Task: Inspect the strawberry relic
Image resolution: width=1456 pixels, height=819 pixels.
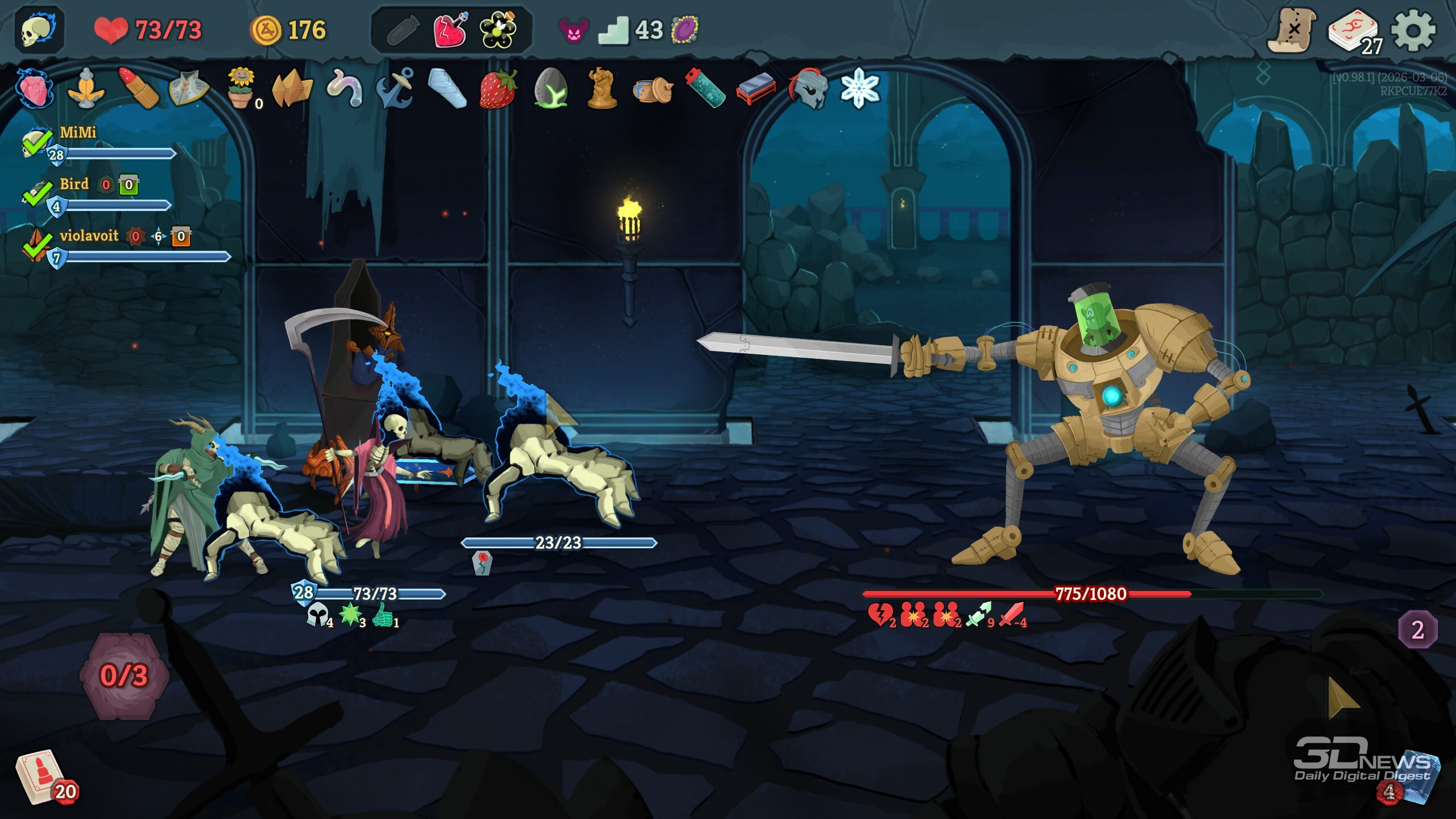Action: 498,89
